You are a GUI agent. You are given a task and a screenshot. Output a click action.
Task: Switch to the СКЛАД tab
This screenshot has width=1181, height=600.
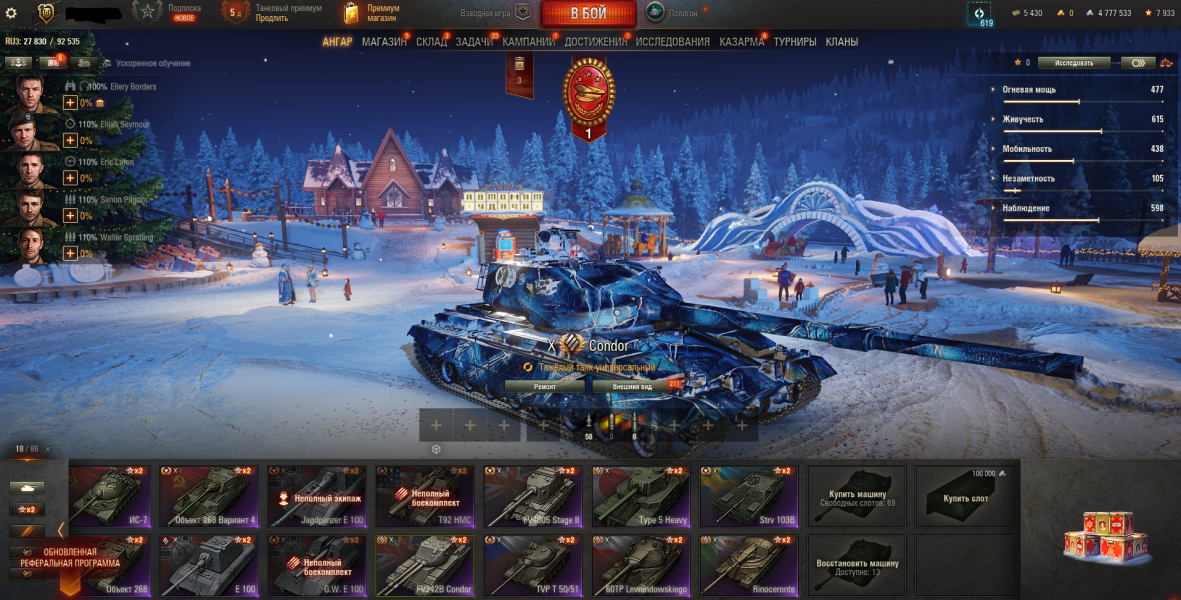coord(431,42)
